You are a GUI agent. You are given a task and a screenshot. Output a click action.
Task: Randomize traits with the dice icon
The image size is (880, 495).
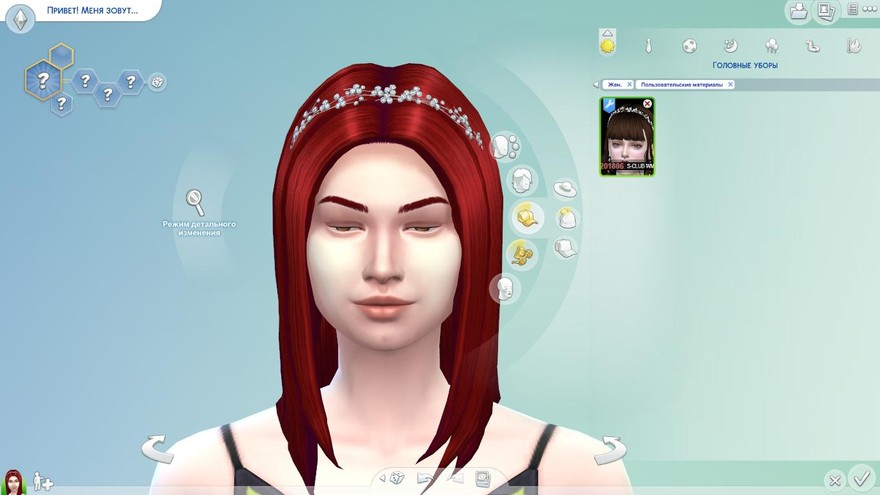[x=158, y=82]
